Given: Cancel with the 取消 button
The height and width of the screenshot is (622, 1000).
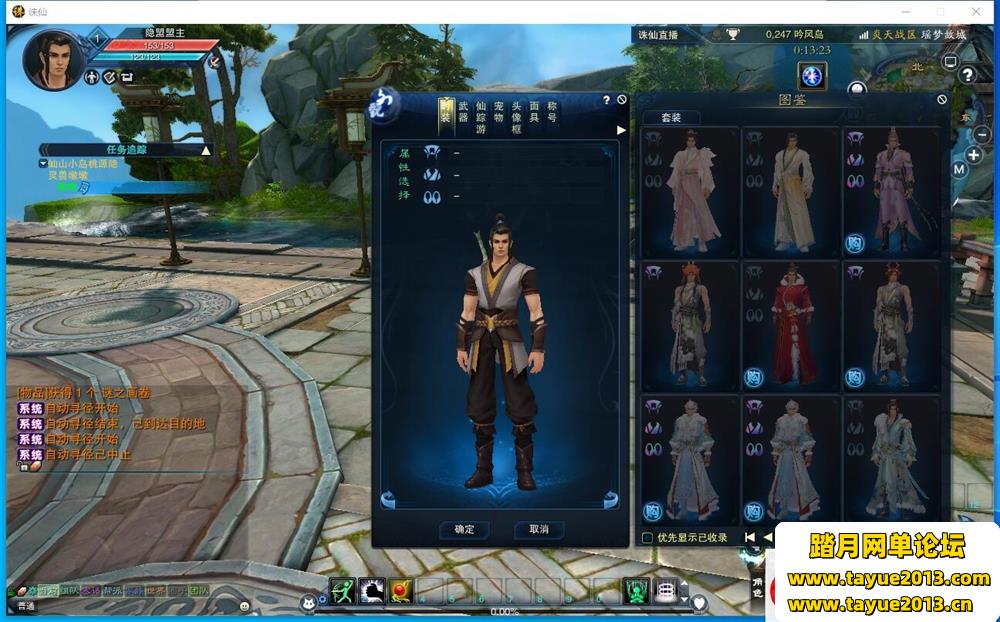Looking at the screenshot, I should (x=539, y=529).
